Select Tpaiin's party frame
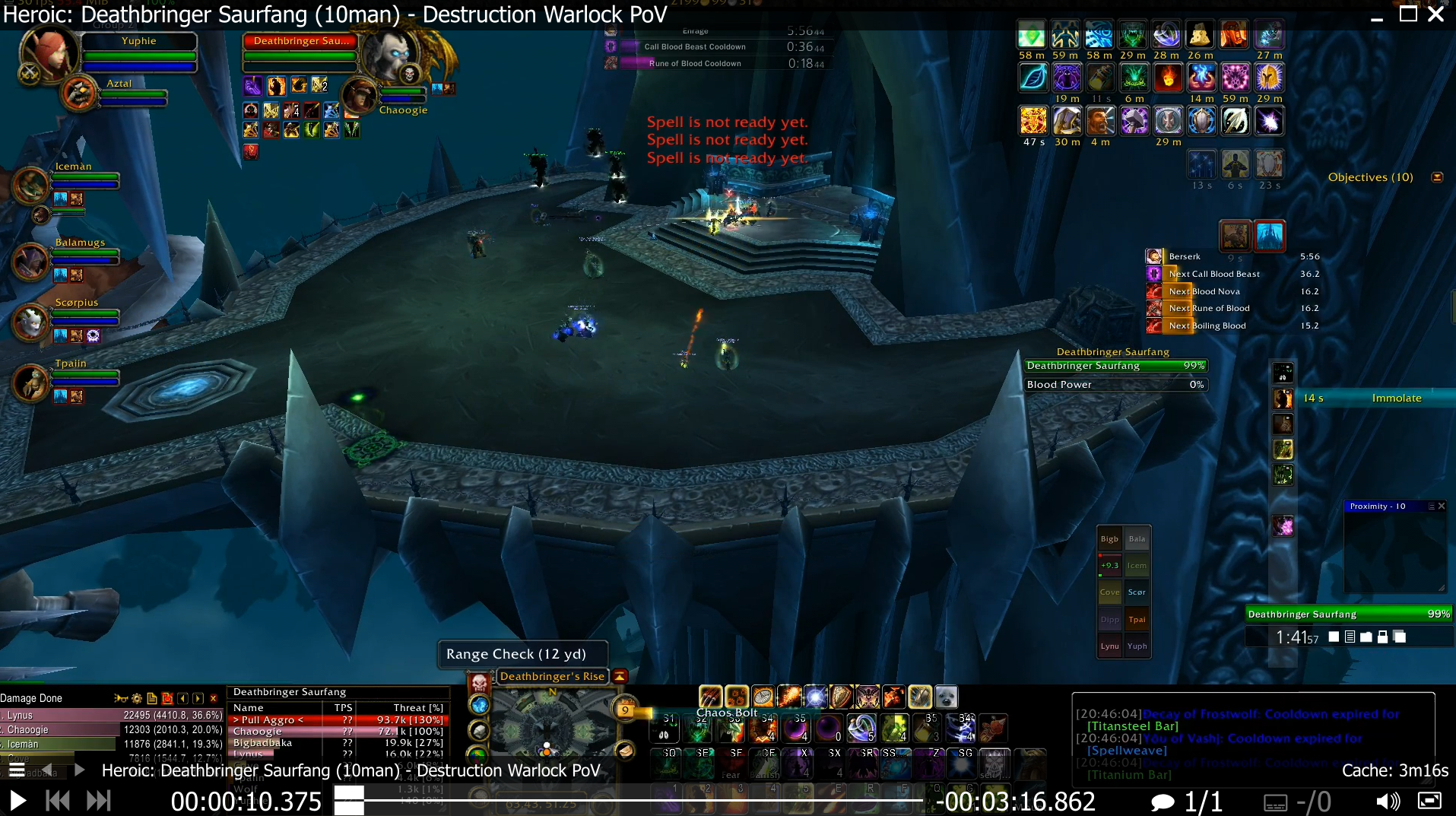 point(84,375)
